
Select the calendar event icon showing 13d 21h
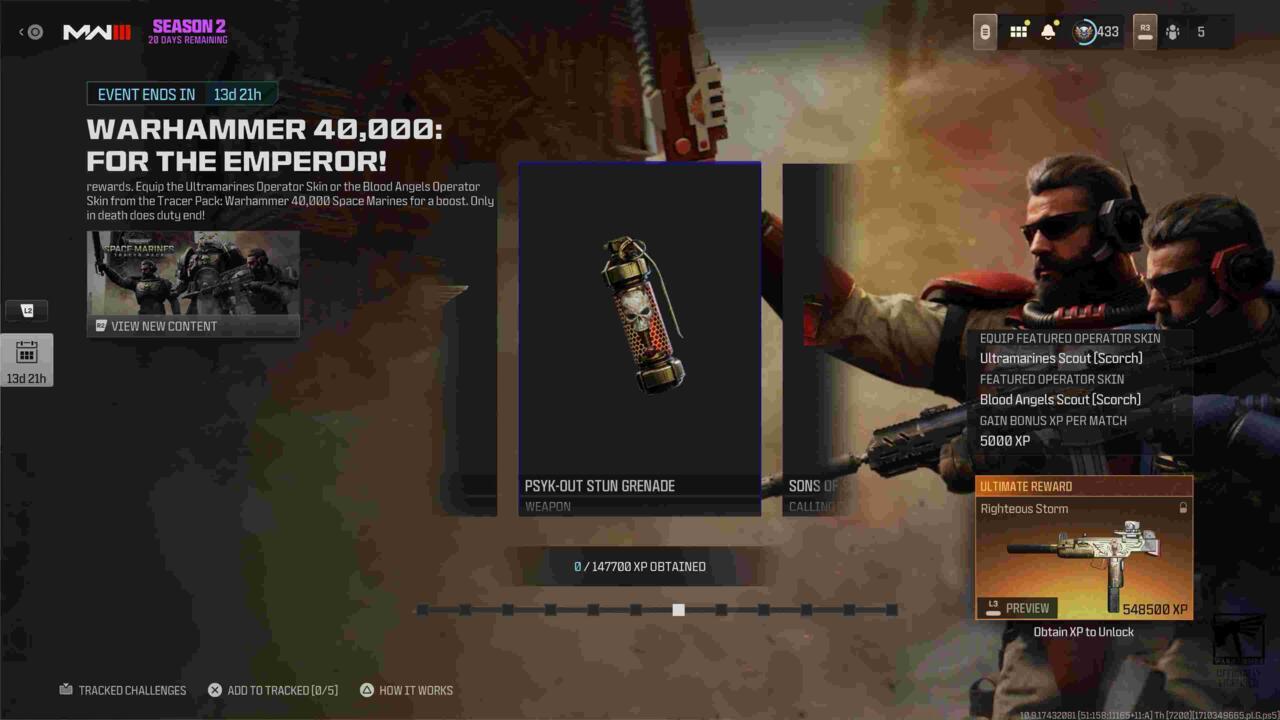pos(27,360)
